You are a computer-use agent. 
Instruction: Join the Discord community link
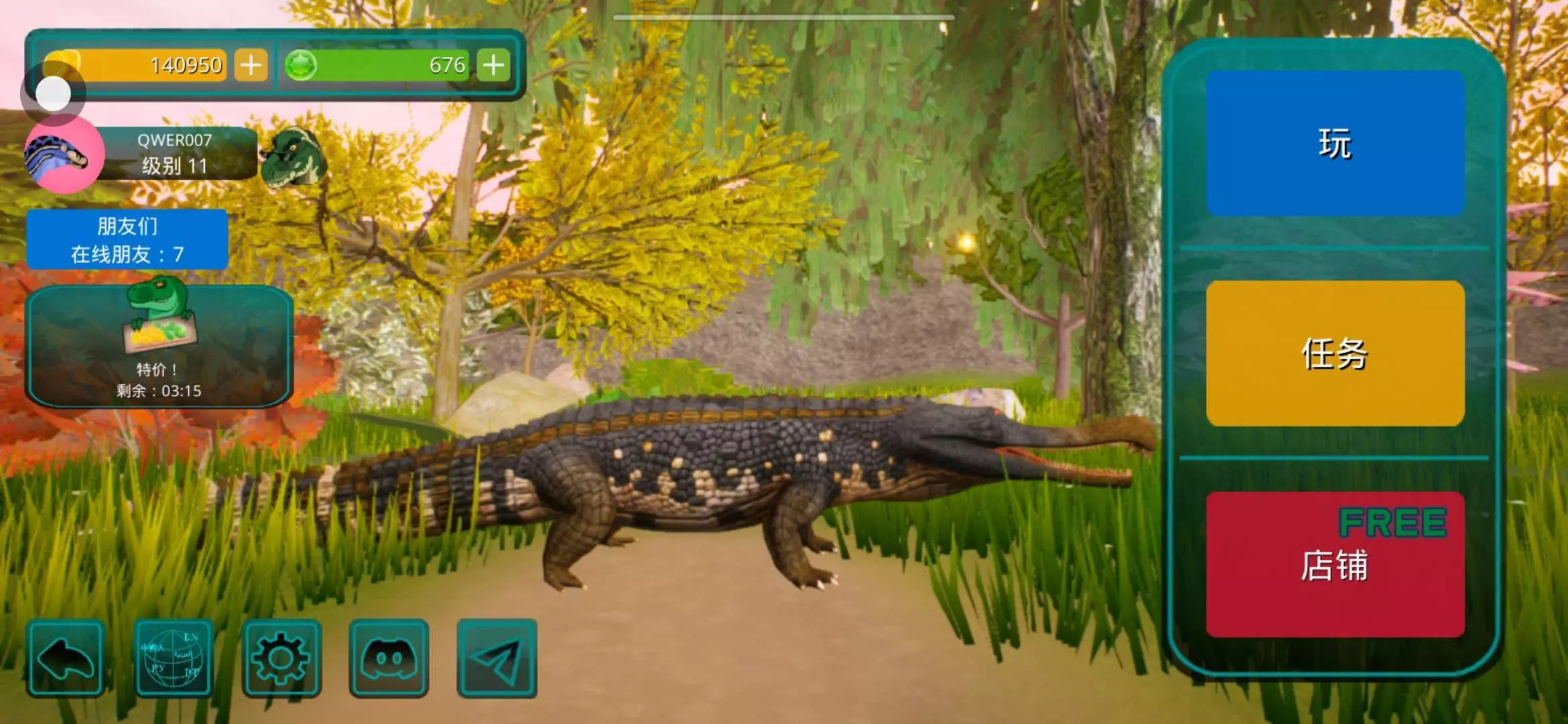pyautogui.click(x=389, y=658)
